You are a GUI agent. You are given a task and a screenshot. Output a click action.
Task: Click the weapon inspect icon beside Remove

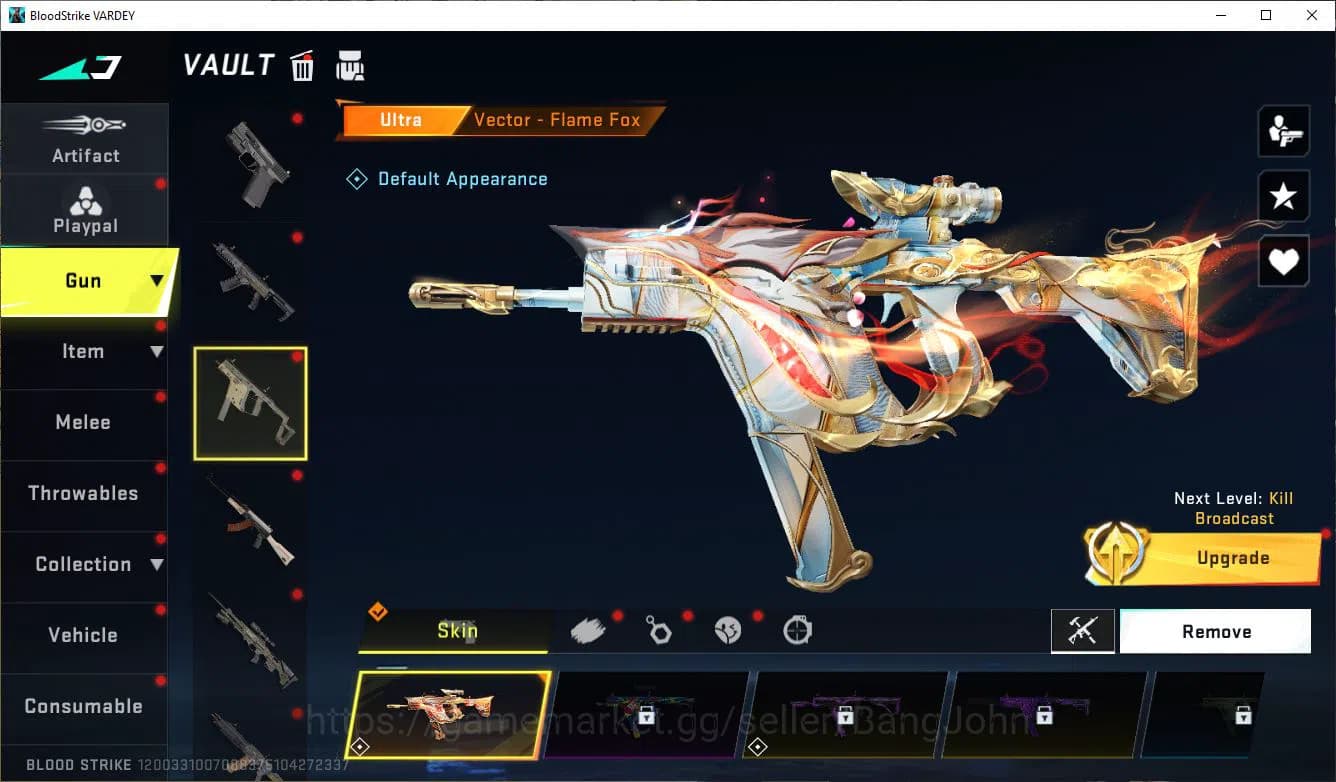1084,631
